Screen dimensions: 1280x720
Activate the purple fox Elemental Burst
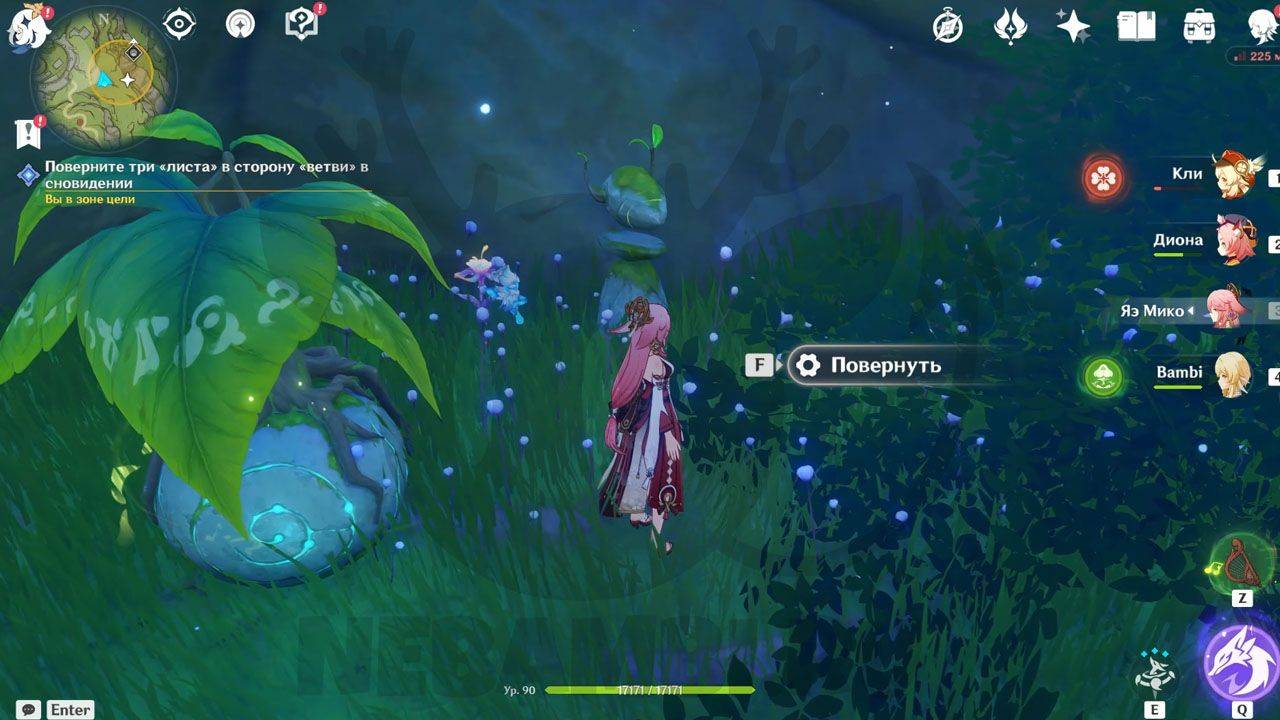(1240, 662)
